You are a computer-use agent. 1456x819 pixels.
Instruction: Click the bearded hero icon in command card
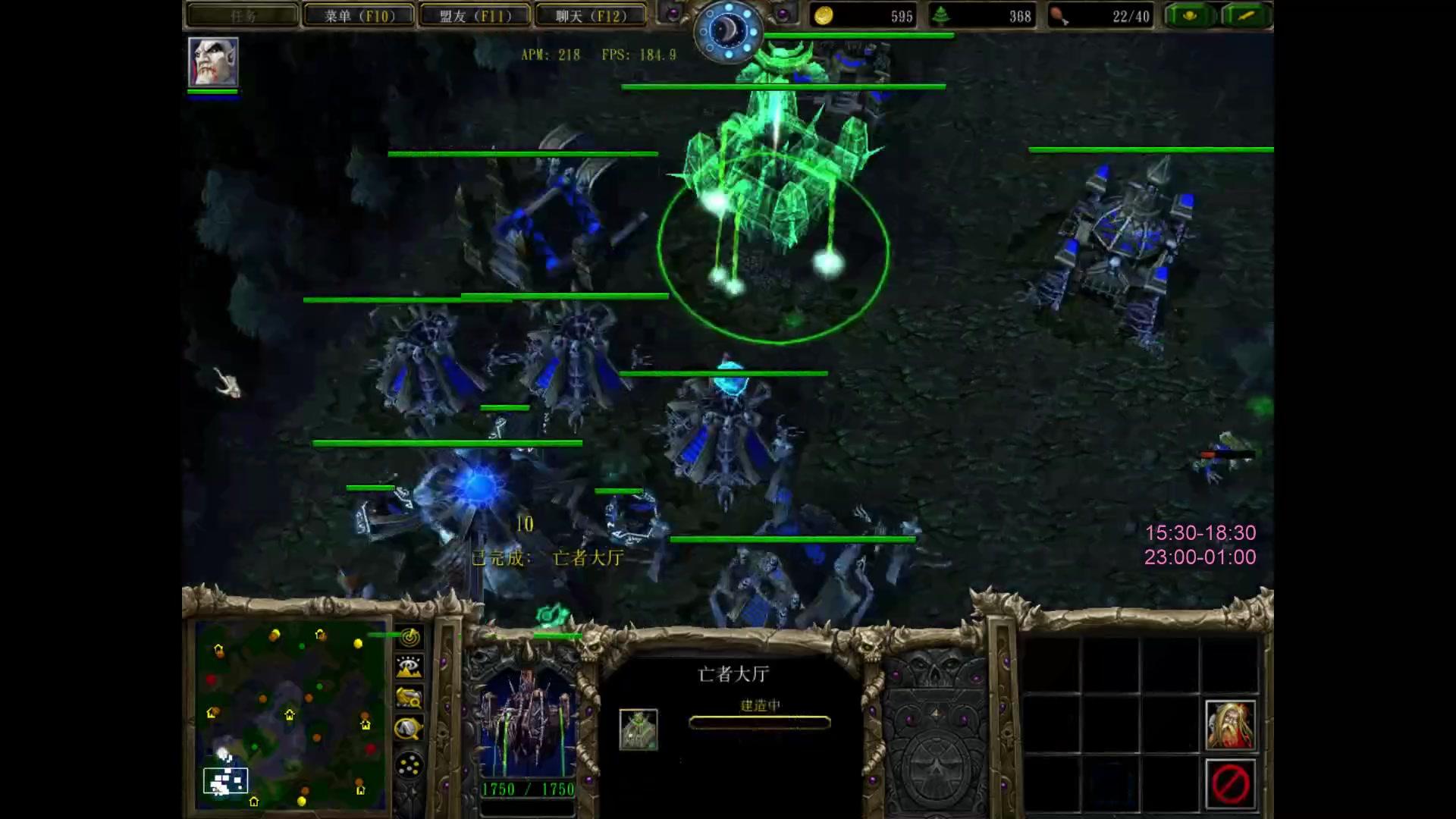point(1230,725)
